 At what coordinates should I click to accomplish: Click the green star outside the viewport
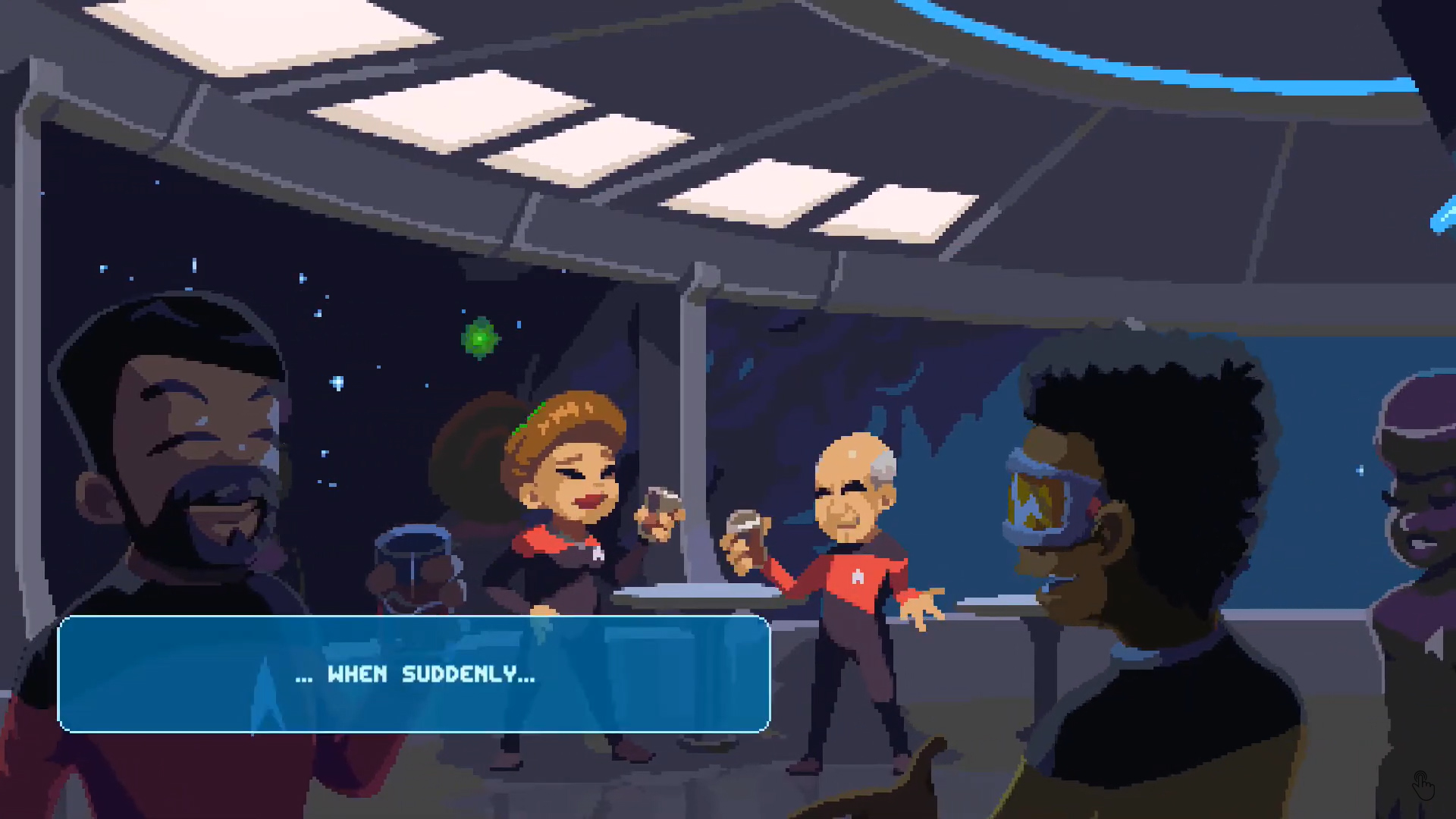[x=479, y=337]
